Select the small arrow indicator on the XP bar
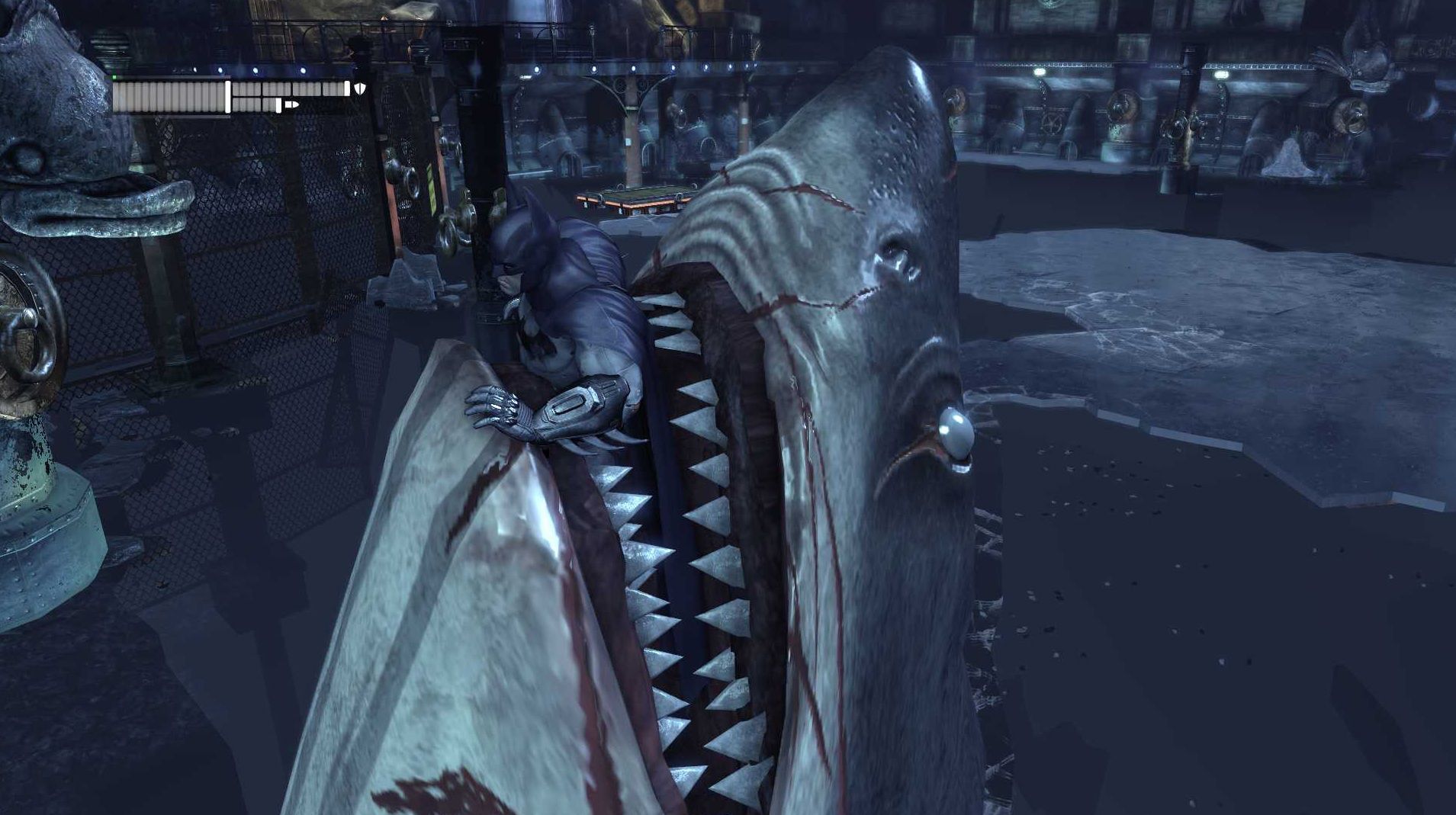1456x815 pixels. (x=292, y=104)
